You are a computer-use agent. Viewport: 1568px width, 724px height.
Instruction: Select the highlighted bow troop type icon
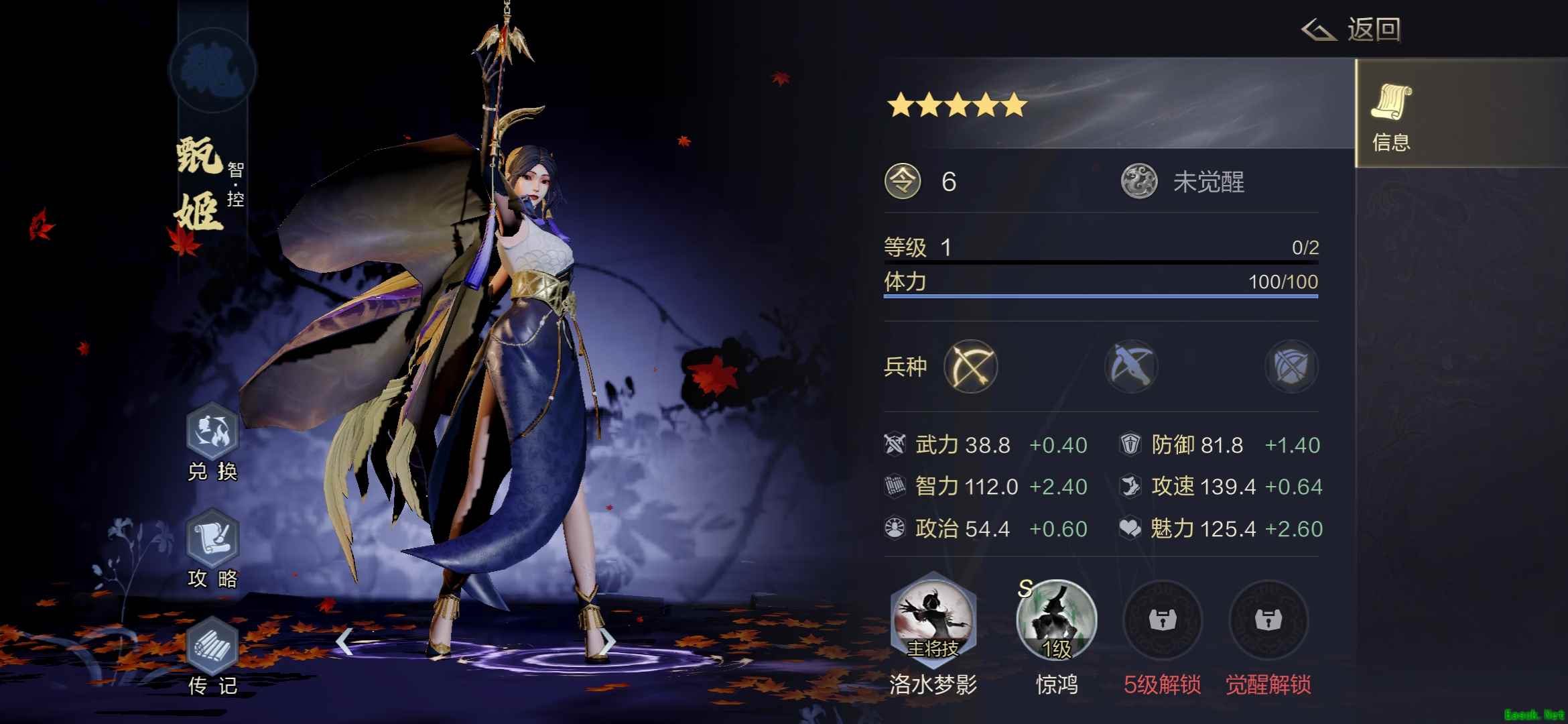tap(970, 367)
